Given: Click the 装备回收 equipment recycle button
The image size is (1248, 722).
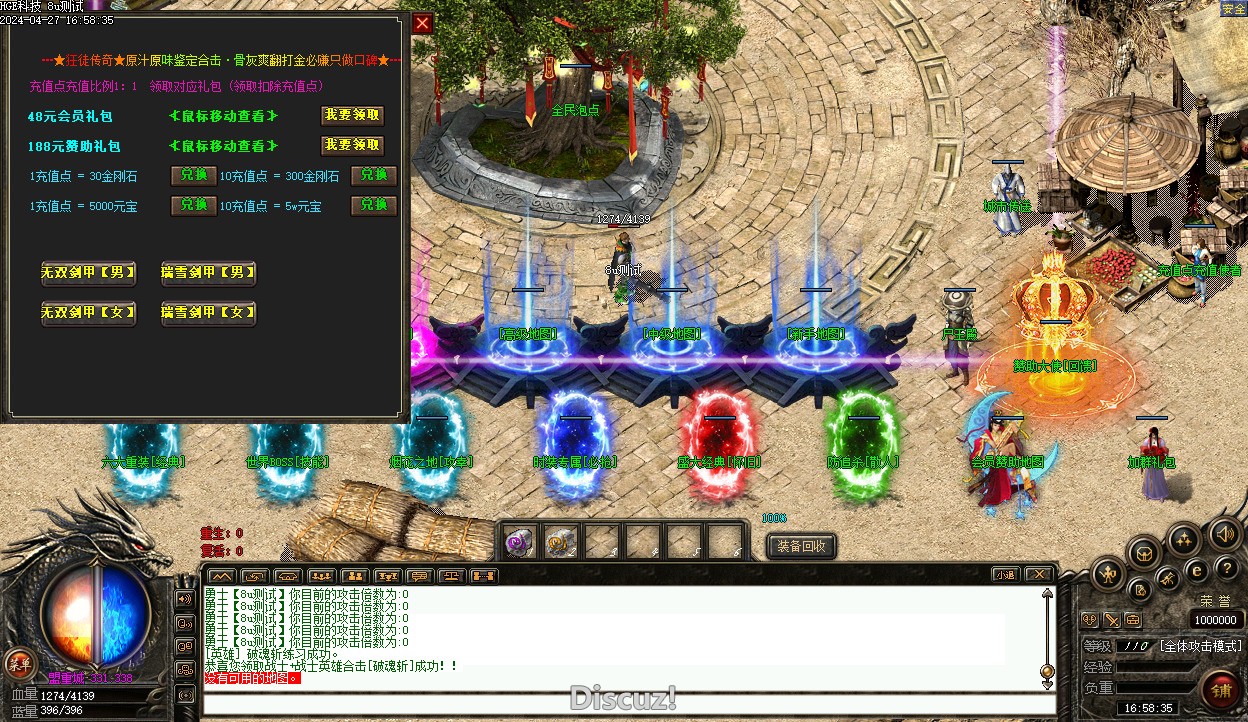Looking at the screenshot, I should 801,546.
